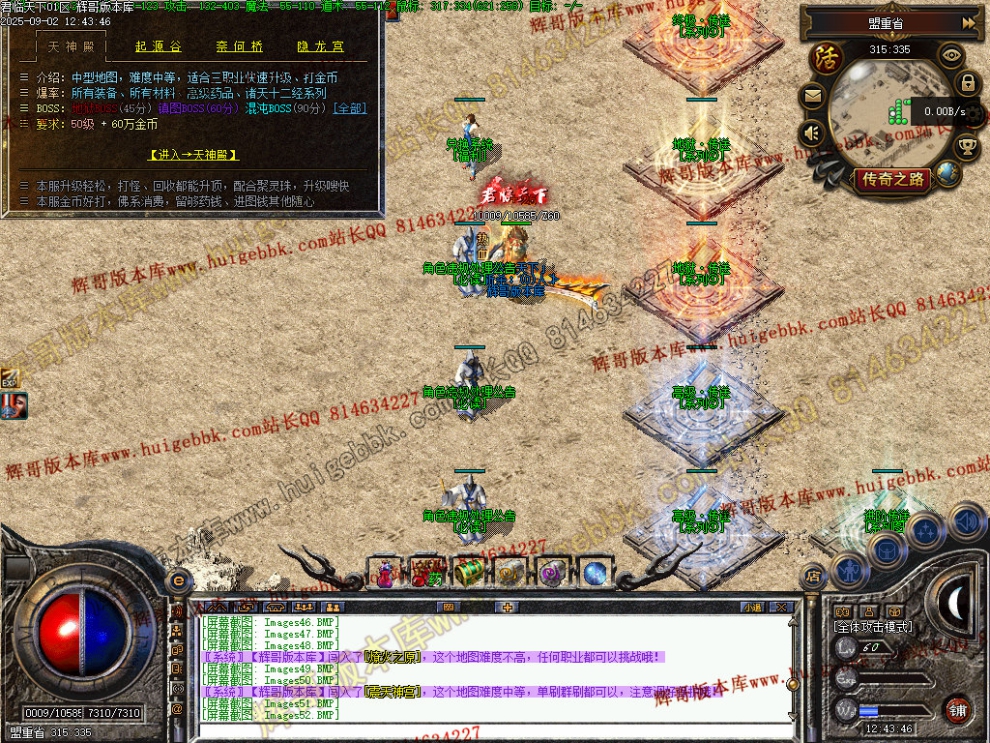Open the trophy ranking icon
Screen dimensions: 990x743
click(x=967, y=146)
